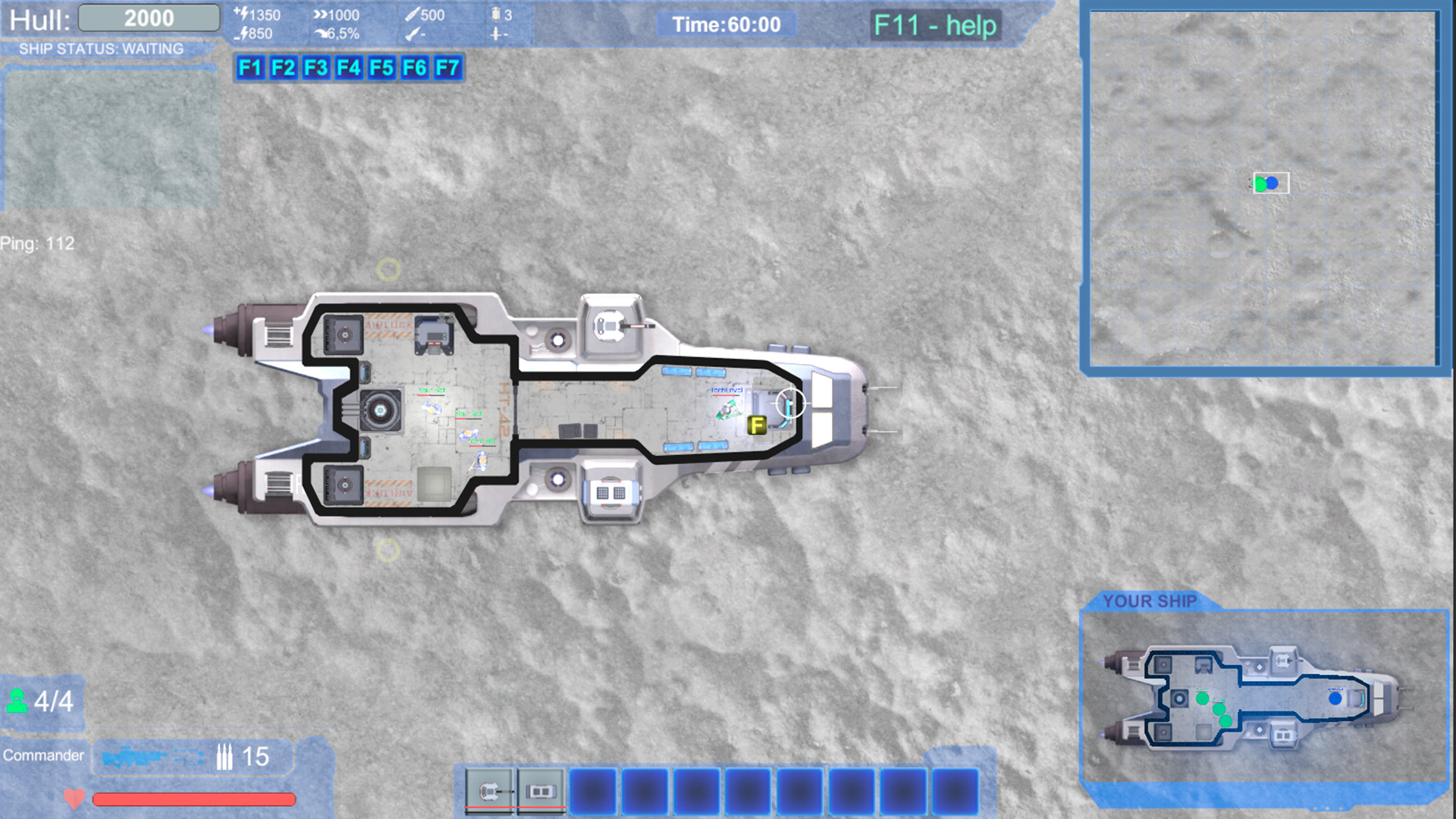Switch to the F3 tab
The width and height of the screenshot is (1456, 819).
tap(315, 68)
